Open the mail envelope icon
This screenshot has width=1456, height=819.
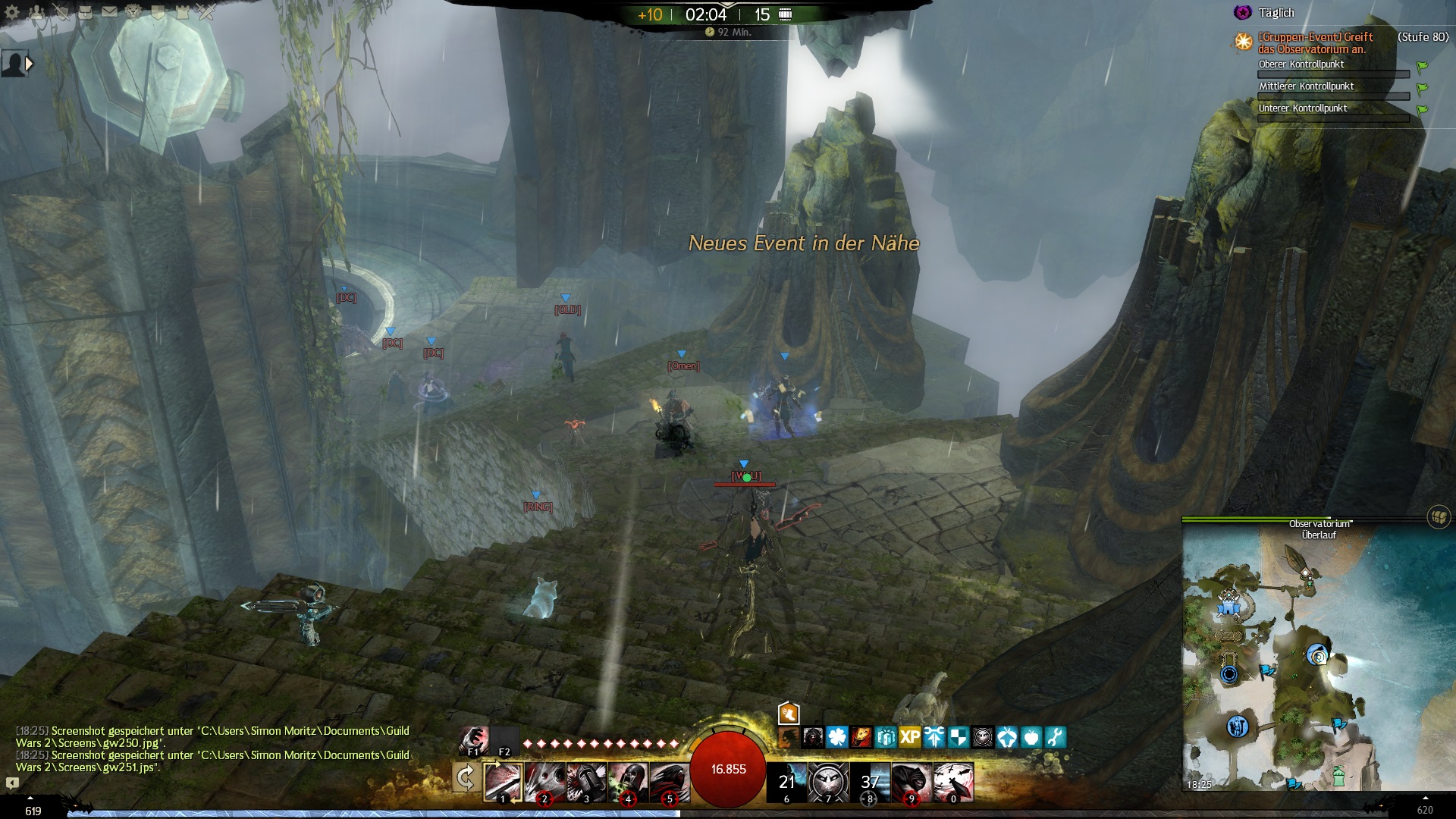[x=109, y=11]
